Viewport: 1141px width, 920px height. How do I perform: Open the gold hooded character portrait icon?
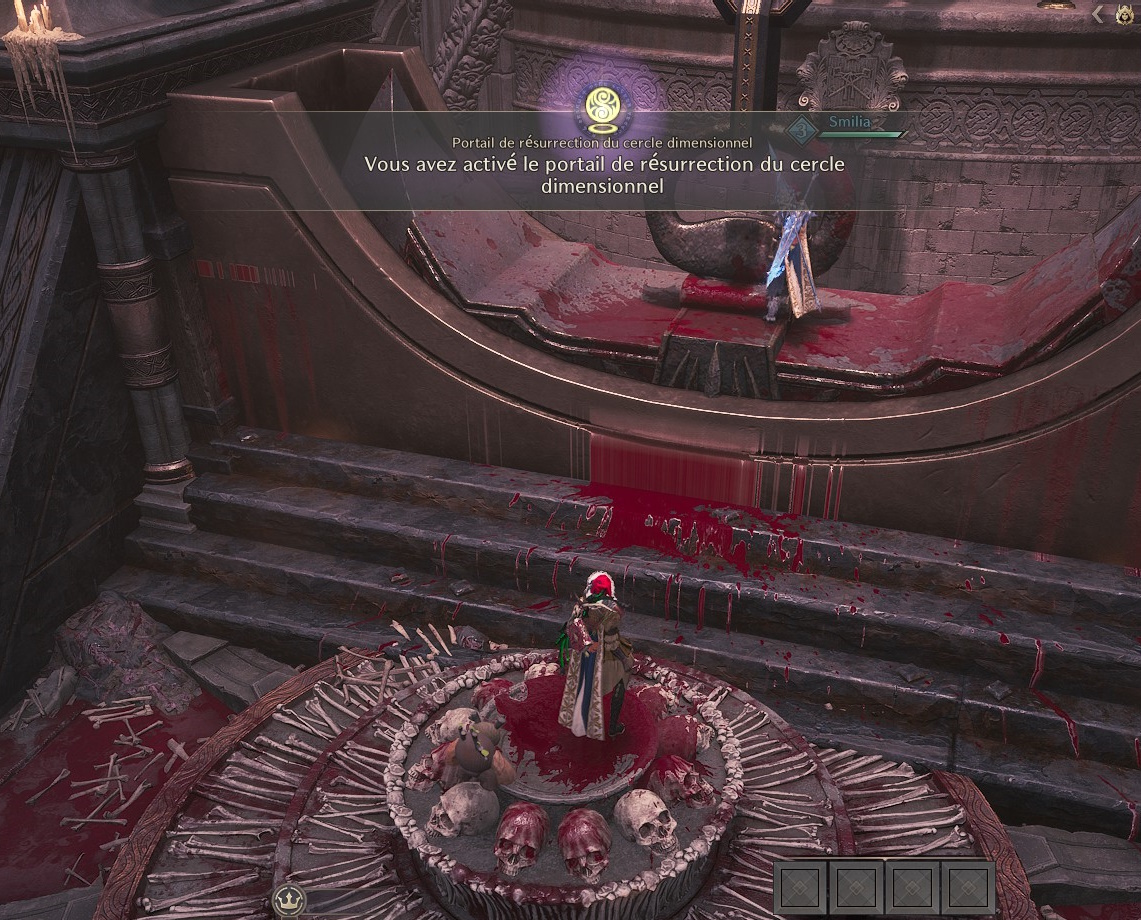click(x=1125, y=14)
